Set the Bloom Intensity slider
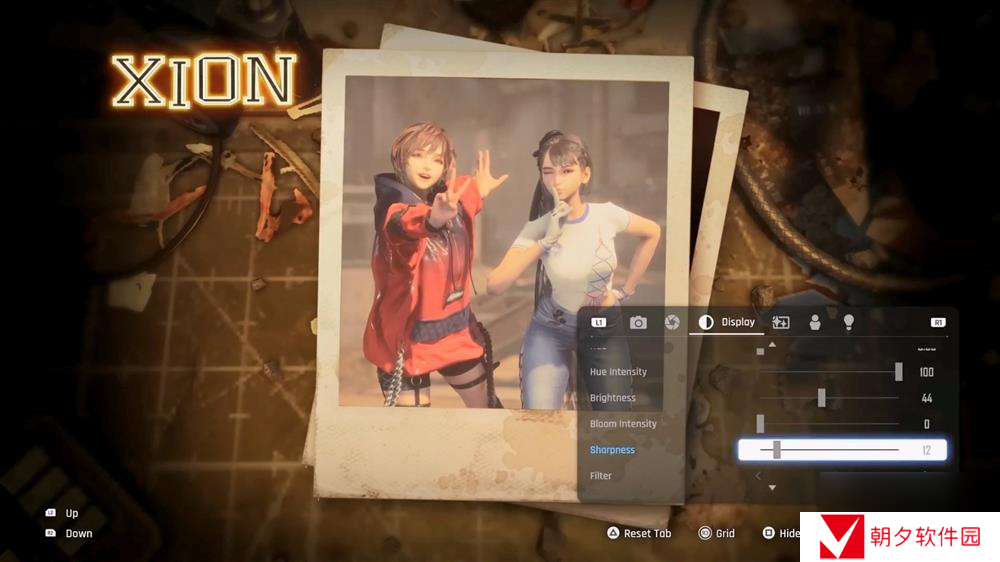1000x562 pixels. point(760,424)
